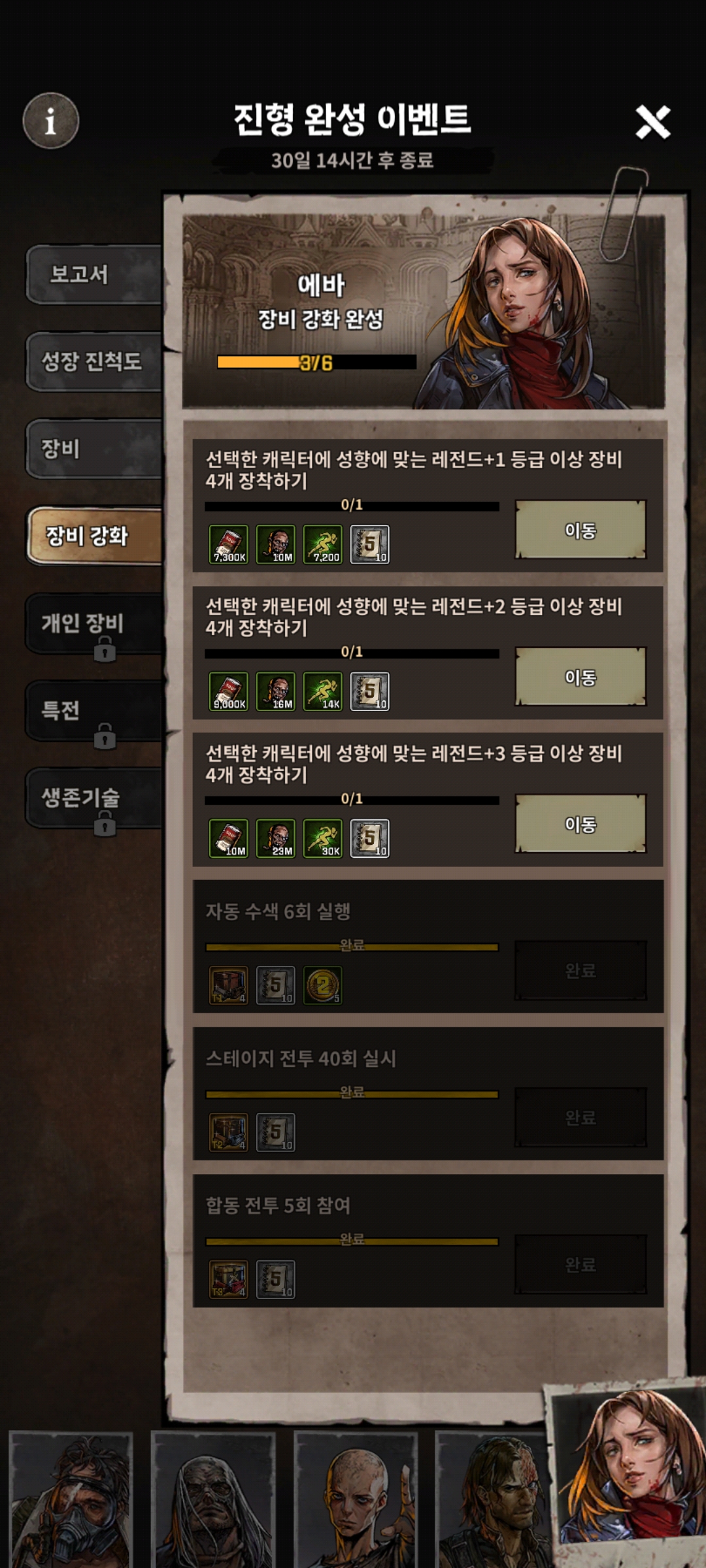Inspect the 7,300K food can reward
706x1568 pixels.
[229, 544]
